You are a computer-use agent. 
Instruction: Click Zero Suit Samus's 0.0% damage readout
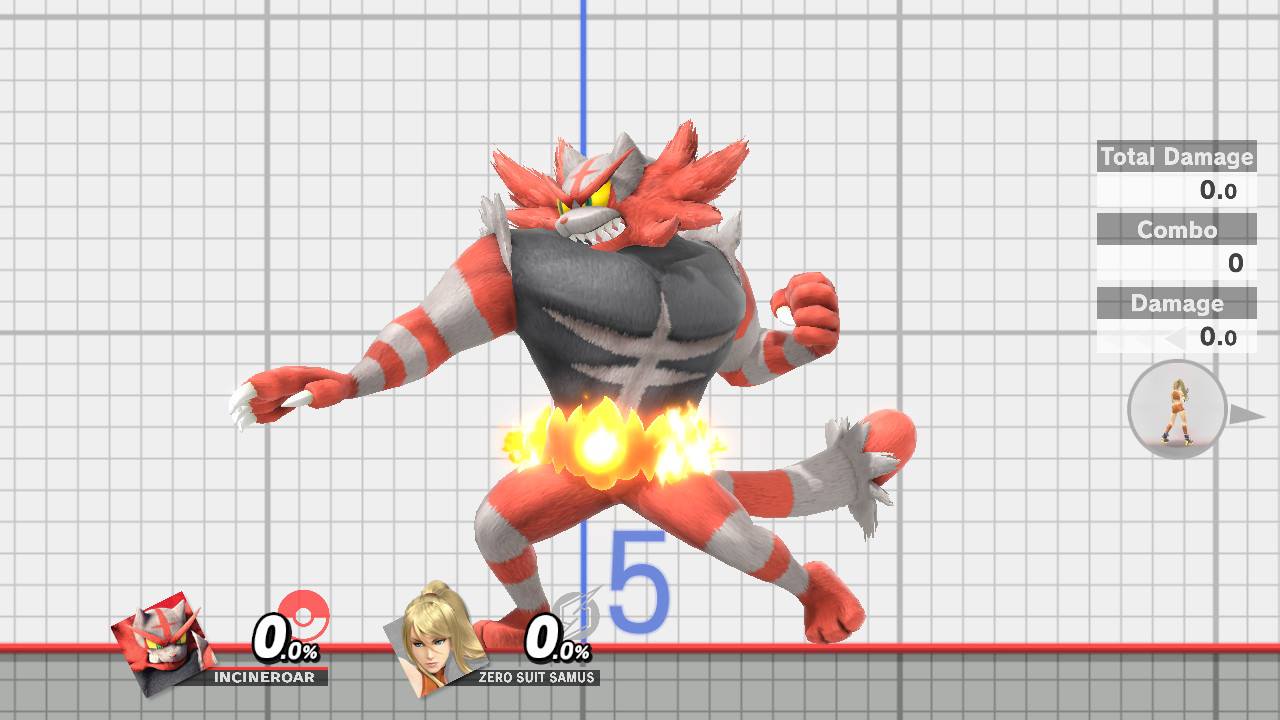pyautogui.click(x=552, y=640)
